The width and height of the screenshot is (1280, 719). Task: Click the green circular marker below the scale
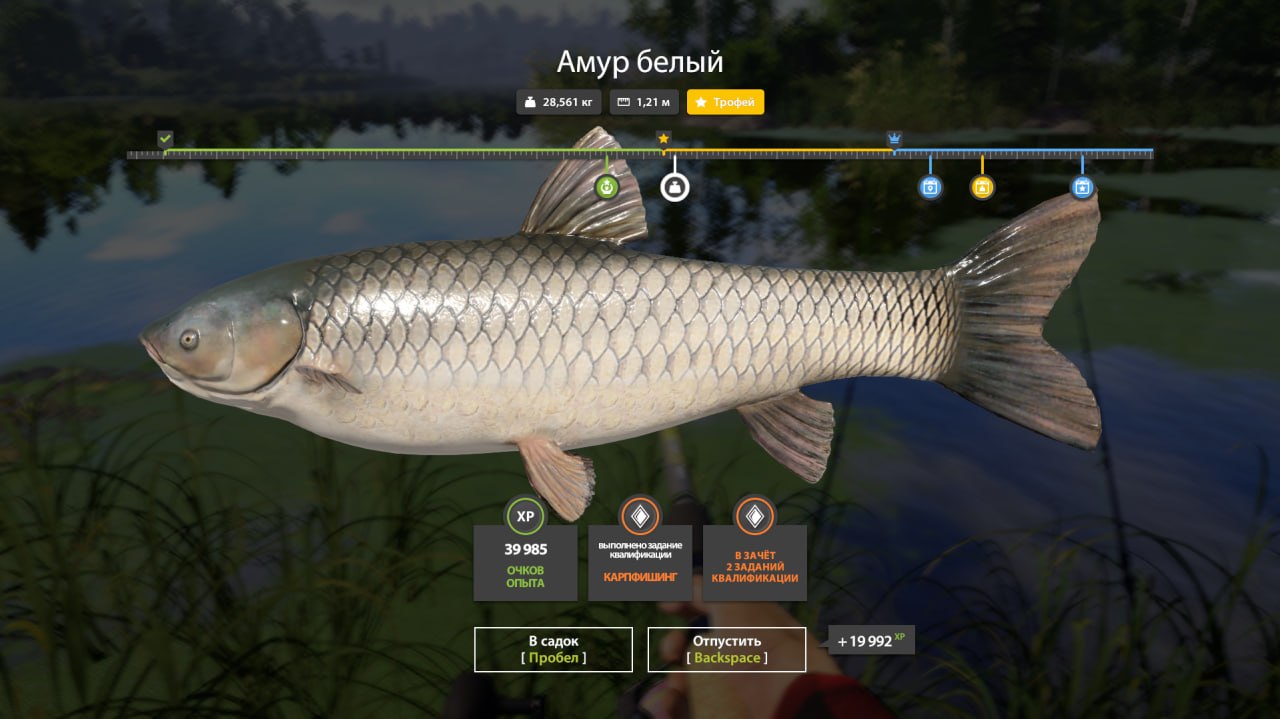(607, 187)
